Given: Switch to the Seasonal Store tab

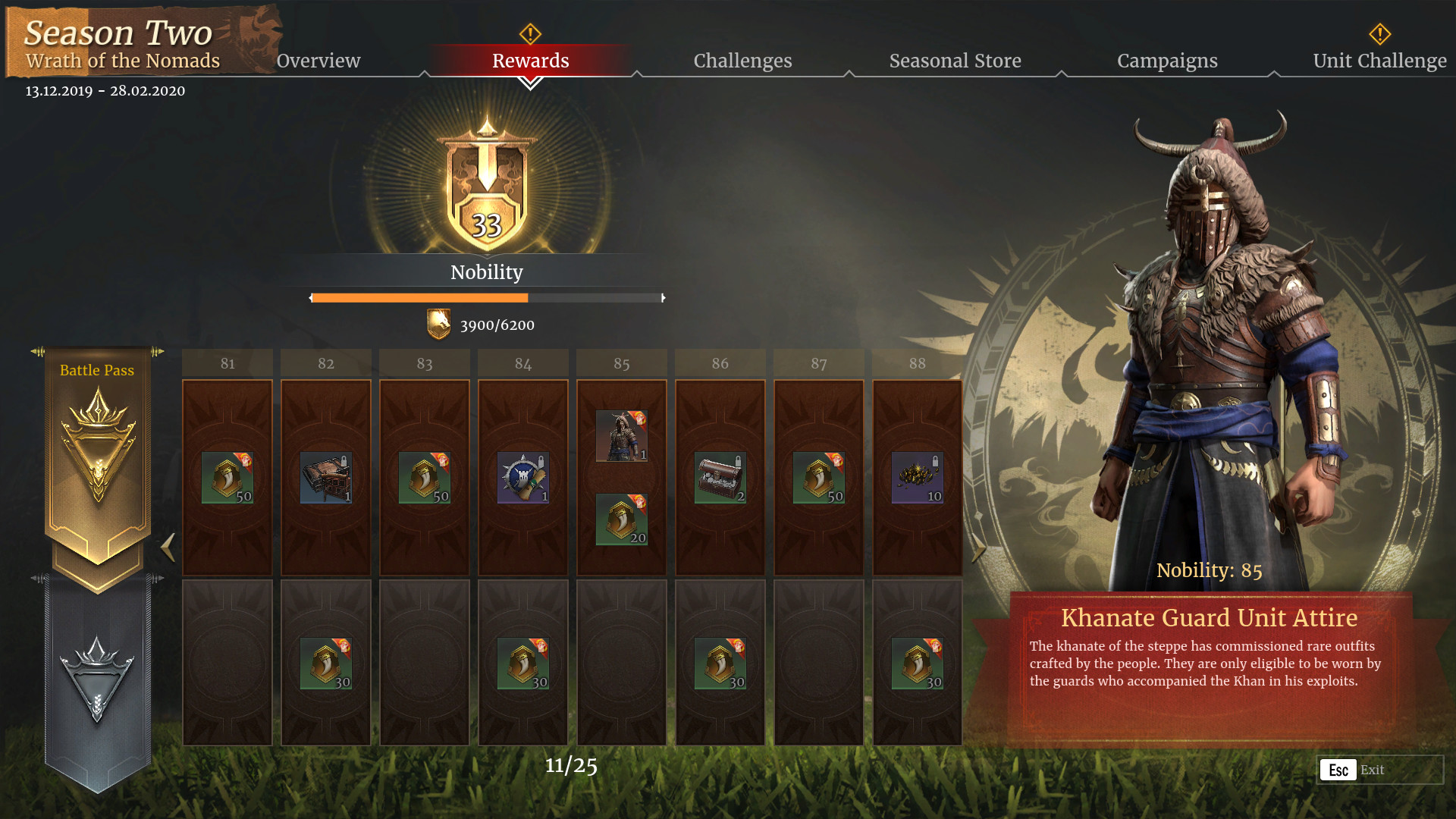Looking at the screenshot, I should pyautogui.click(x=955, y=61).
